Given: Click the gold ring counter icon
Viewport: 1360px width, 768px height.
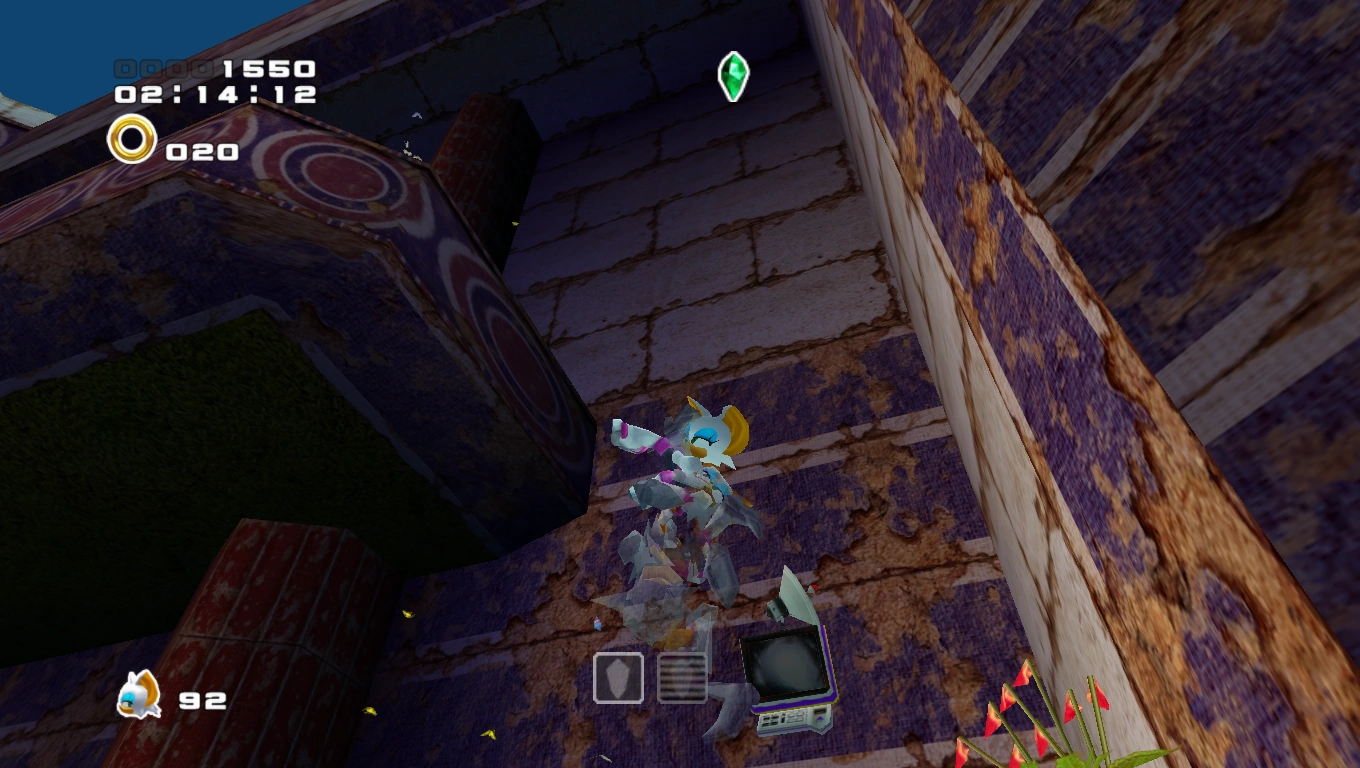Looking at the screenshot, I should (x=132, y=139).
